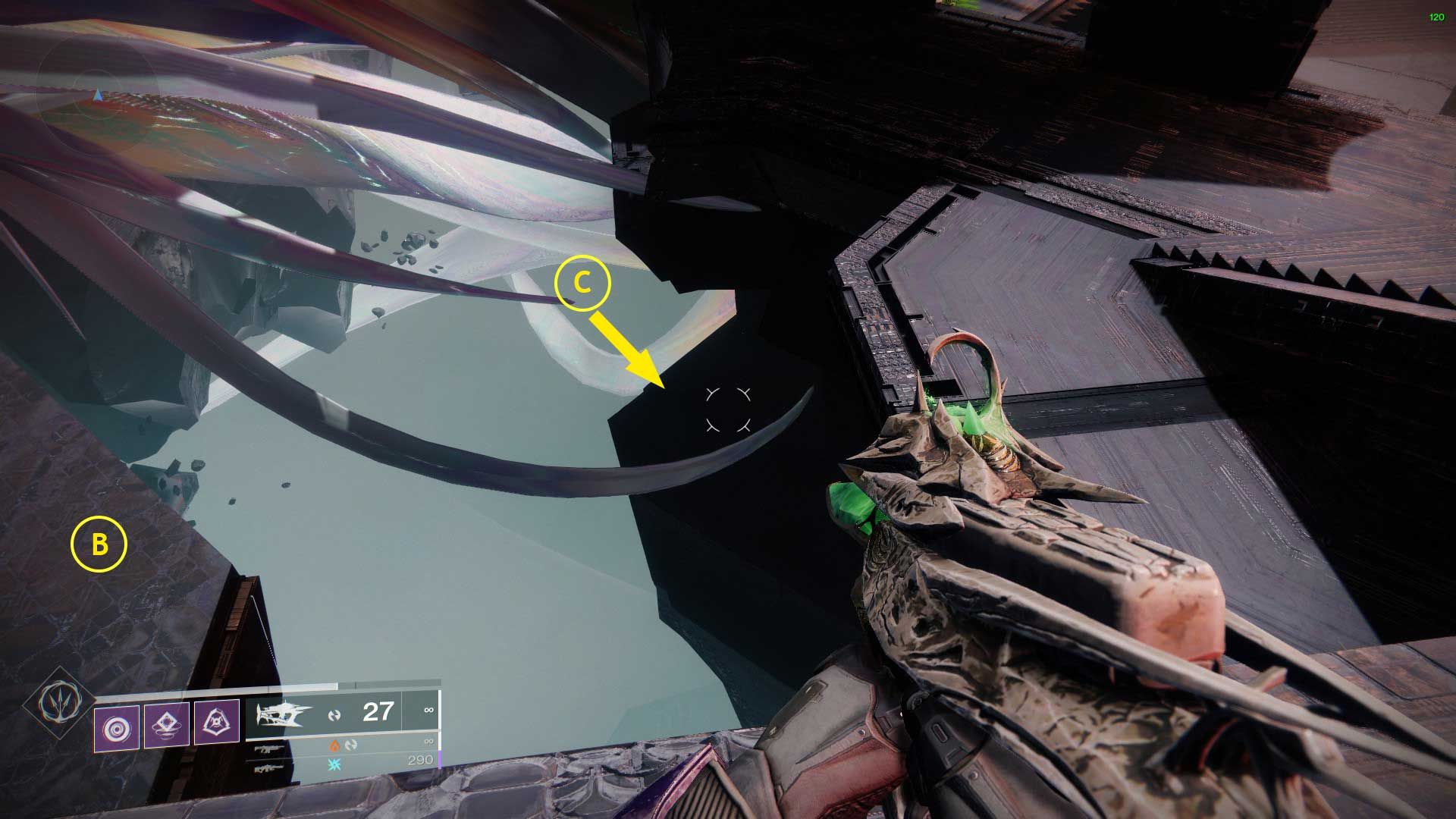Click the circular grenade ability icon
This screenshot has width=1456, height=819.
pos(118,726)
